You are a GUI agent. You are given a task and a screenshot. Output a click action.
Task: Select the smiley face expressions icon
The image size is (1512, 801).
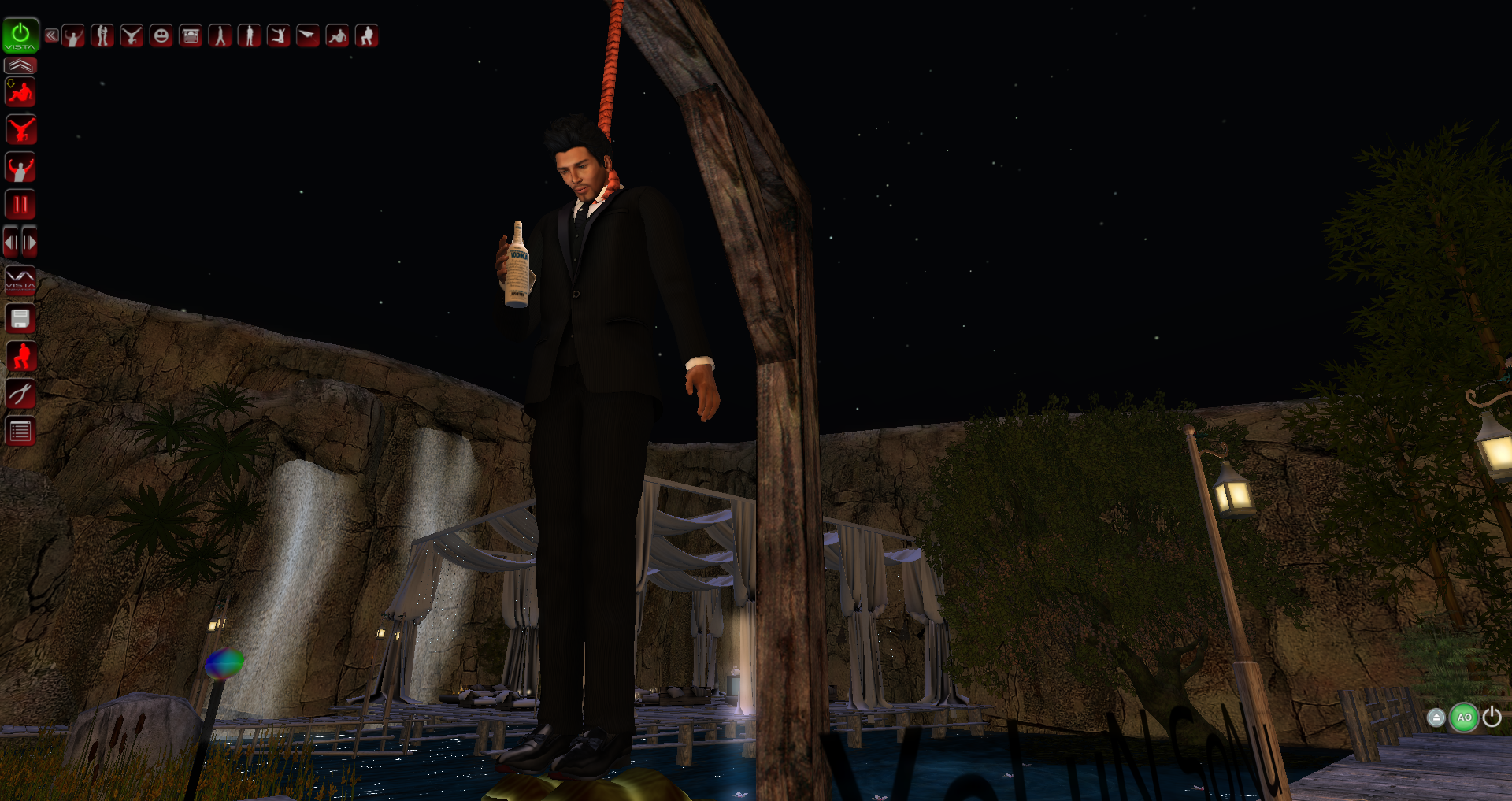pyautogui.click(x=161, y=35)
